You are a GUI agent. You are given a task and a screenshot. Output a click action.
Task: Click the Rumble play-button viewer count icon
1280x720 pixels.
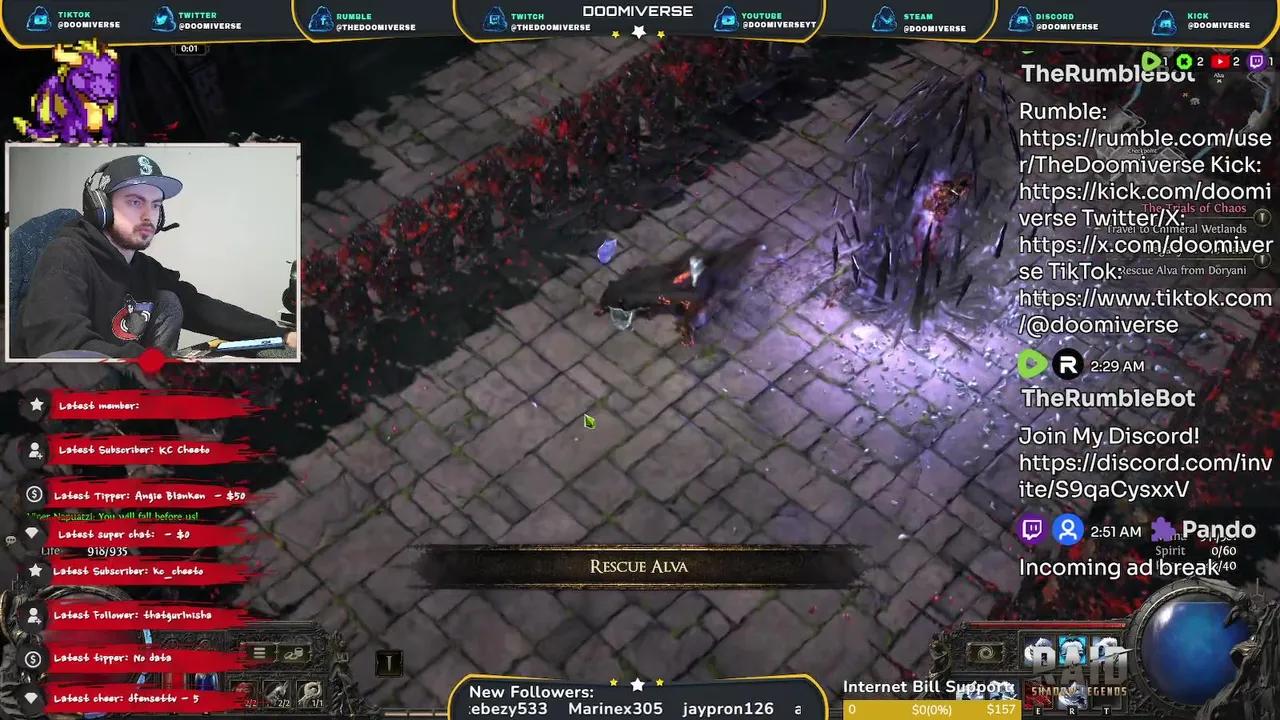[1151, 61]
